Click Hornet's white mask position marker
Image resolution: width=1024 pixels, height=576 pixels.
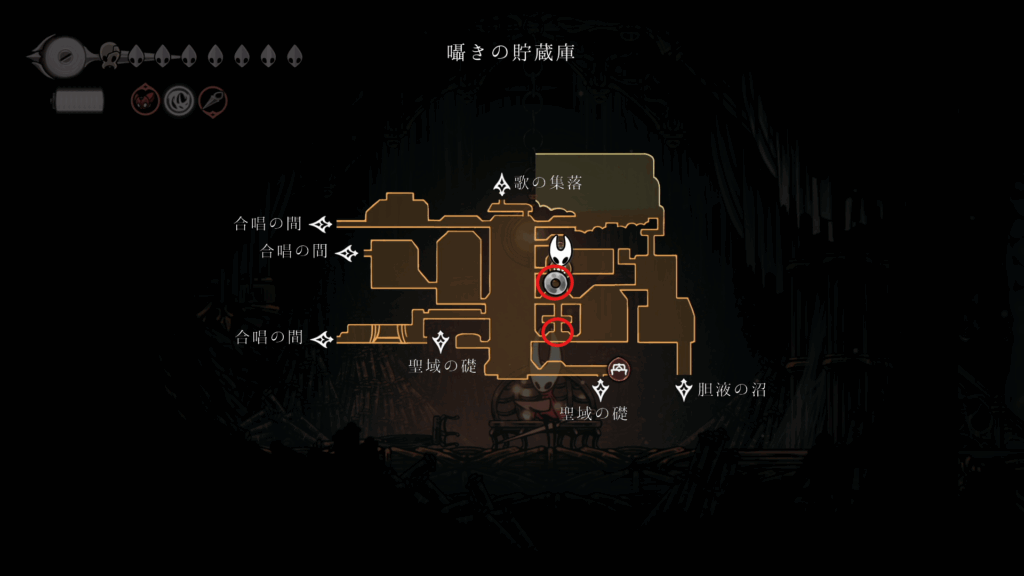click(562, 250)
